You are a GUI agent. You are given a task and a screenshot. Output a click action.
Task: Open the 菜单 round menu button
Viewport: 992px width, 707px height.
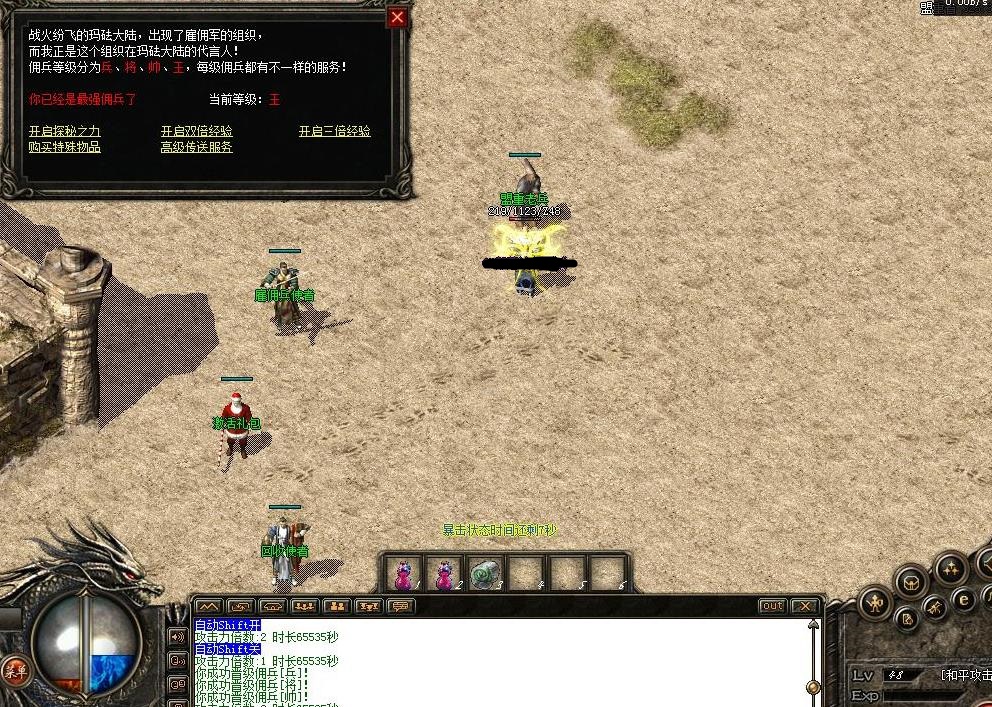point(14,669)
